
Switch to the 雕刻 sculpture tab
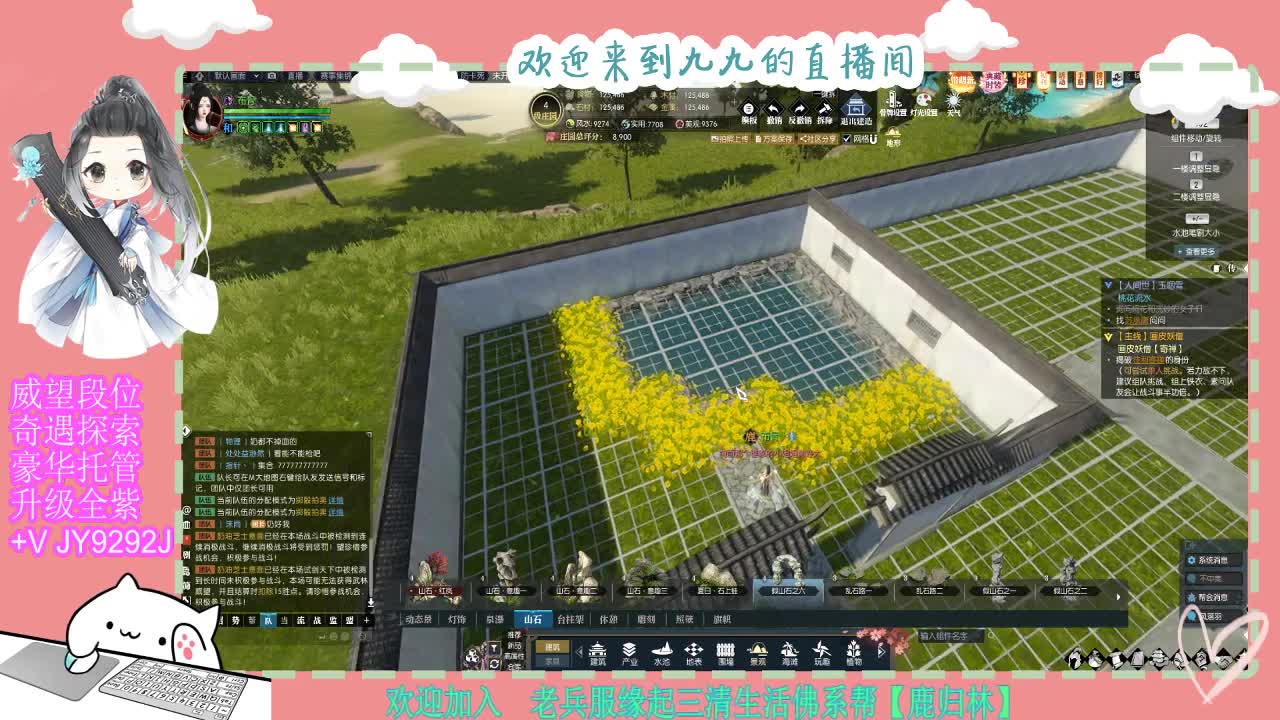tap(647, 619)
